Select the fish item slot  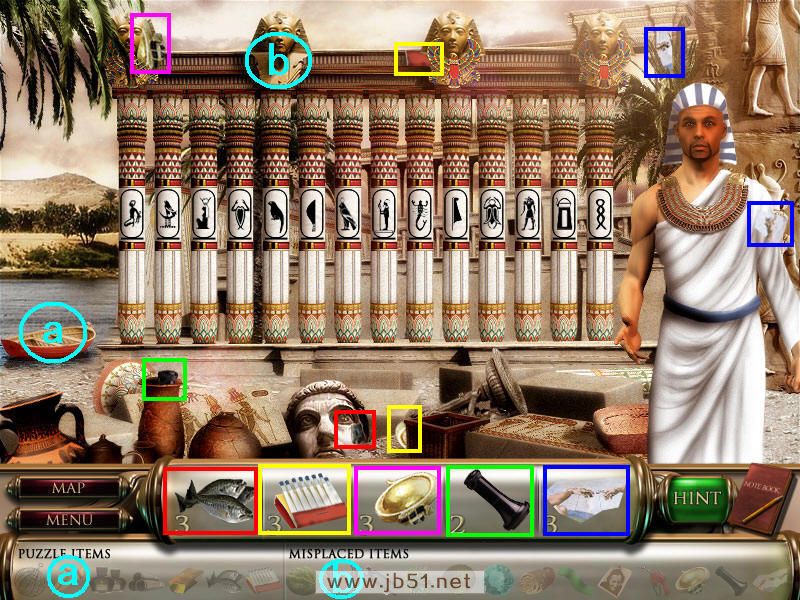click(211, 499)
